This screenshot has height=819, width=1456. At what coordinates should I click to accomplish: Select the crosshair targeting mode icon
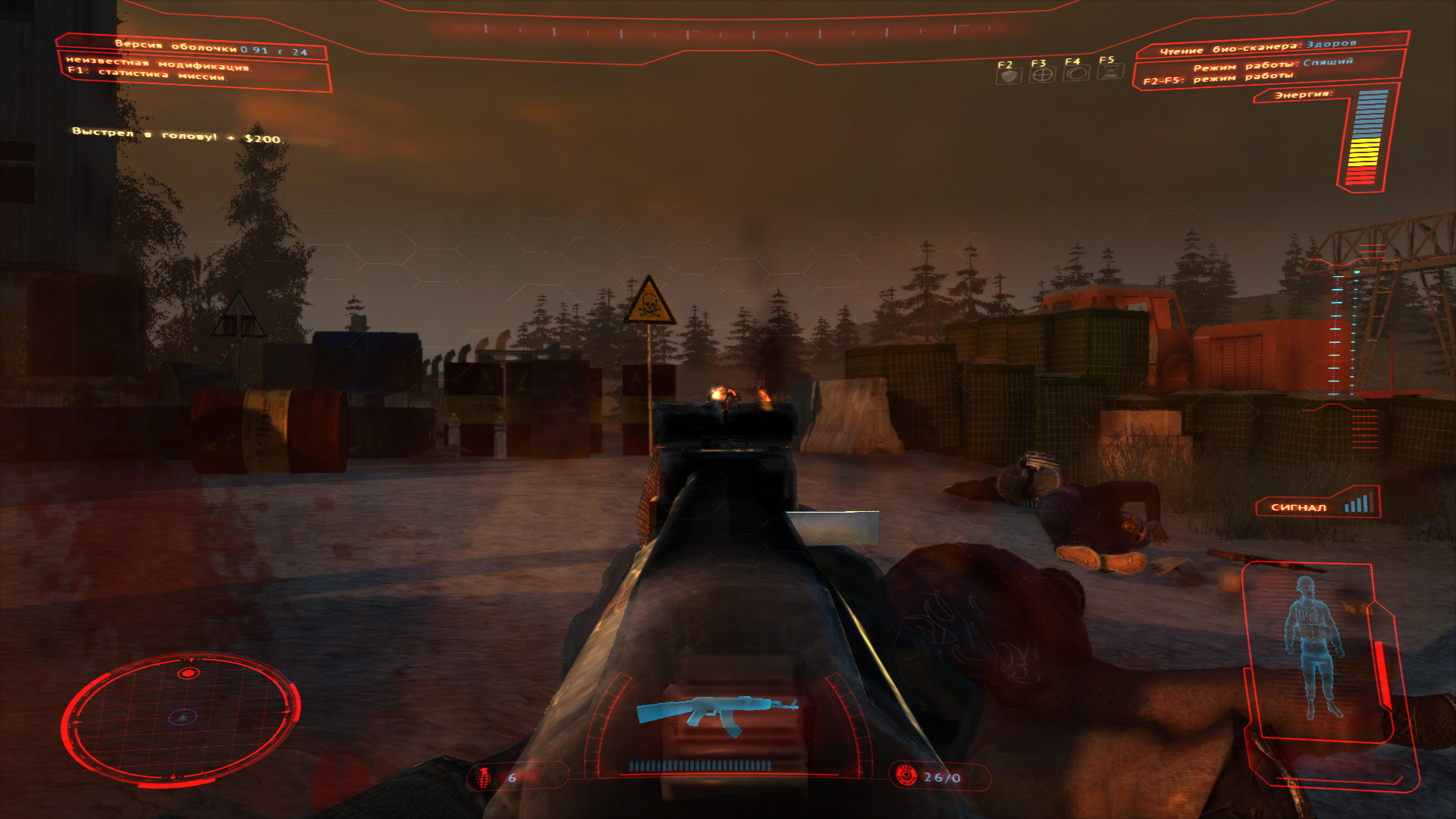tap(1043, 74)
